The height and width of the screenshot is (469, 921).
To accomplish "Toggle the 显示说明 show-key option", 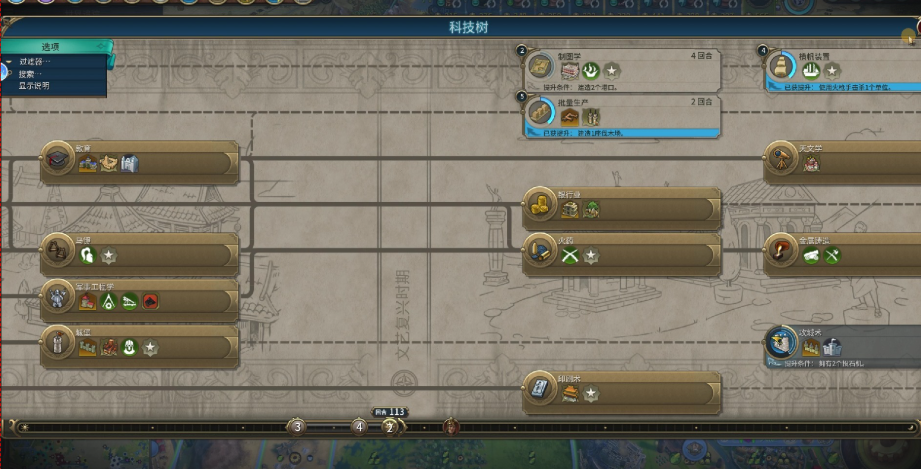I will click(34, 86).
